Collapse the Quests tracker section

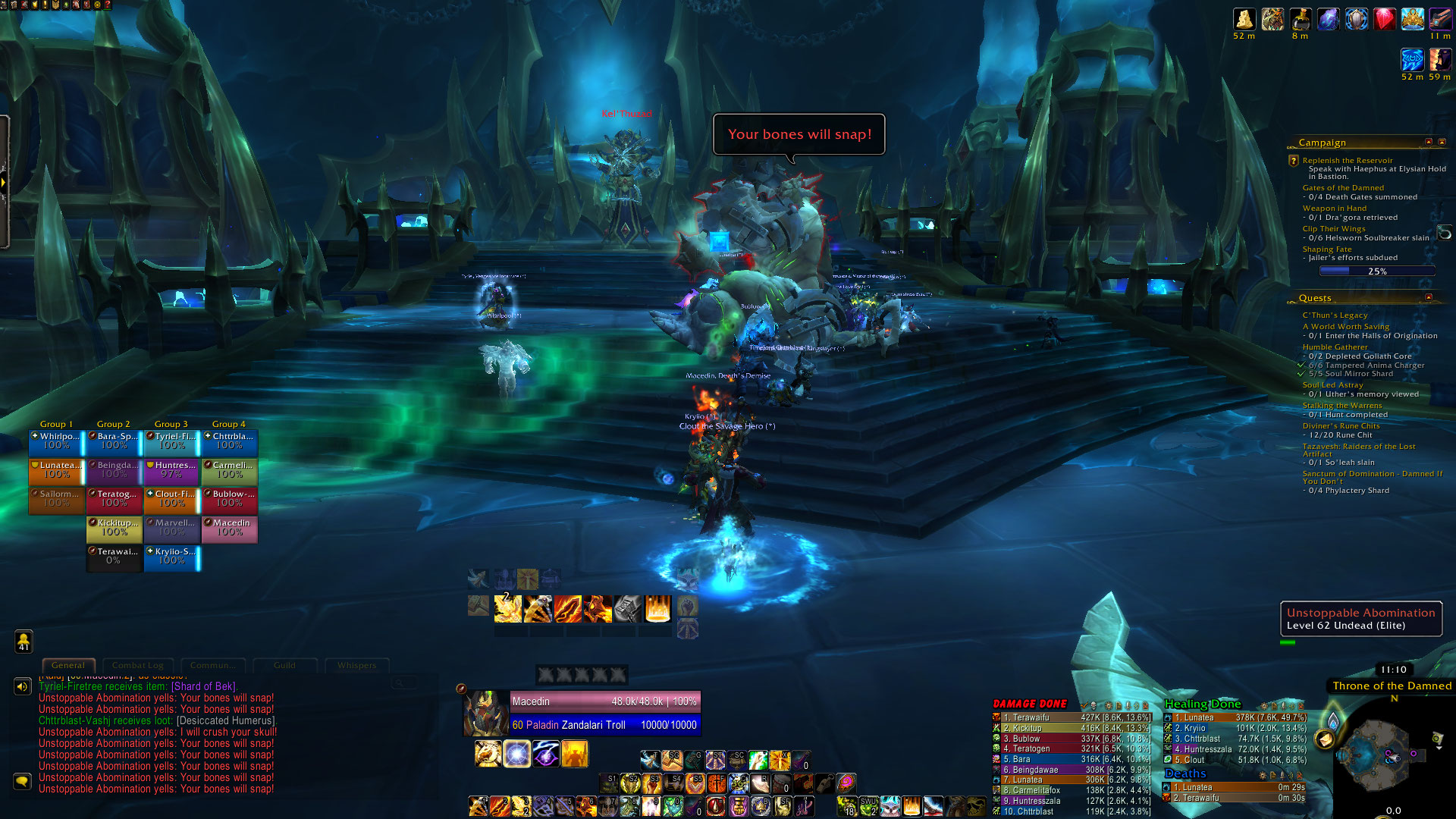pos(1429,297)
